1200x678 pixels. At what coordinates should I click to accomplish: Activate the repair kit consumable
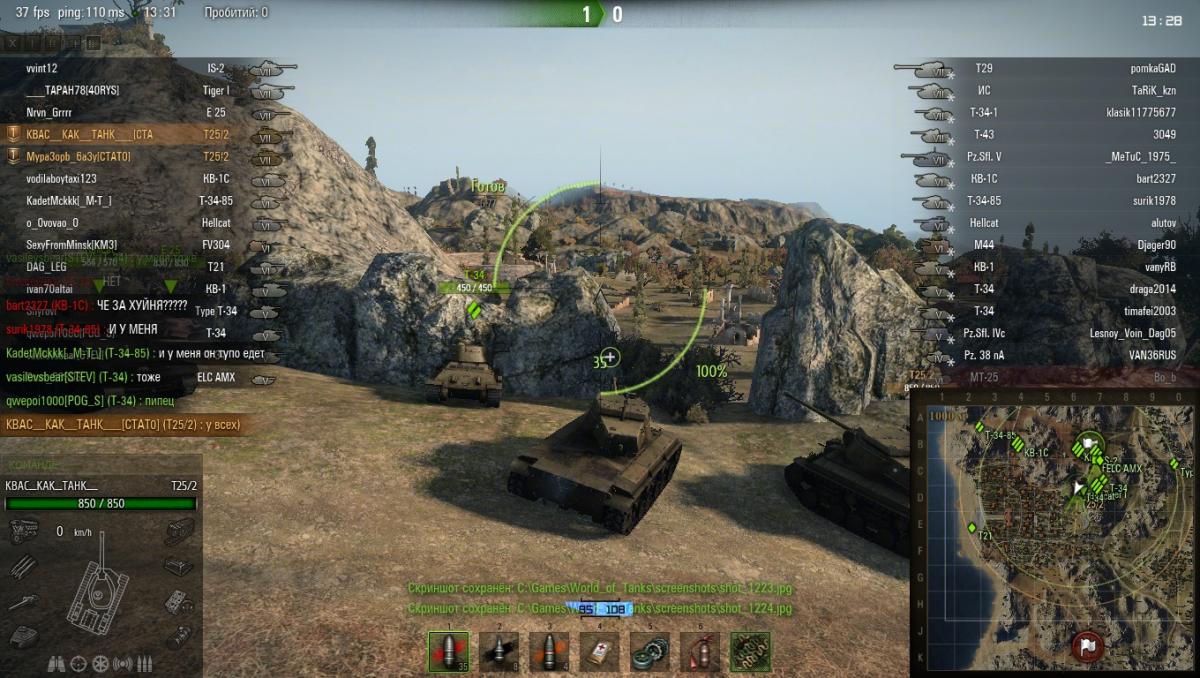(650, 651)
